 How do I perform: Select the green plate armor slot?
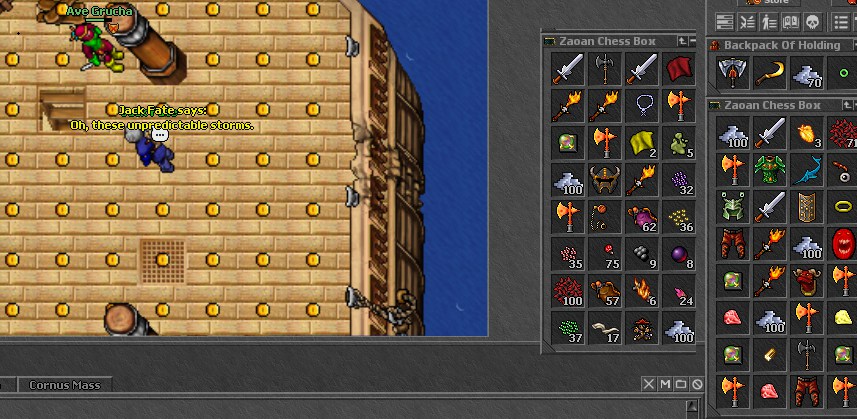click(x=771, y=169)
